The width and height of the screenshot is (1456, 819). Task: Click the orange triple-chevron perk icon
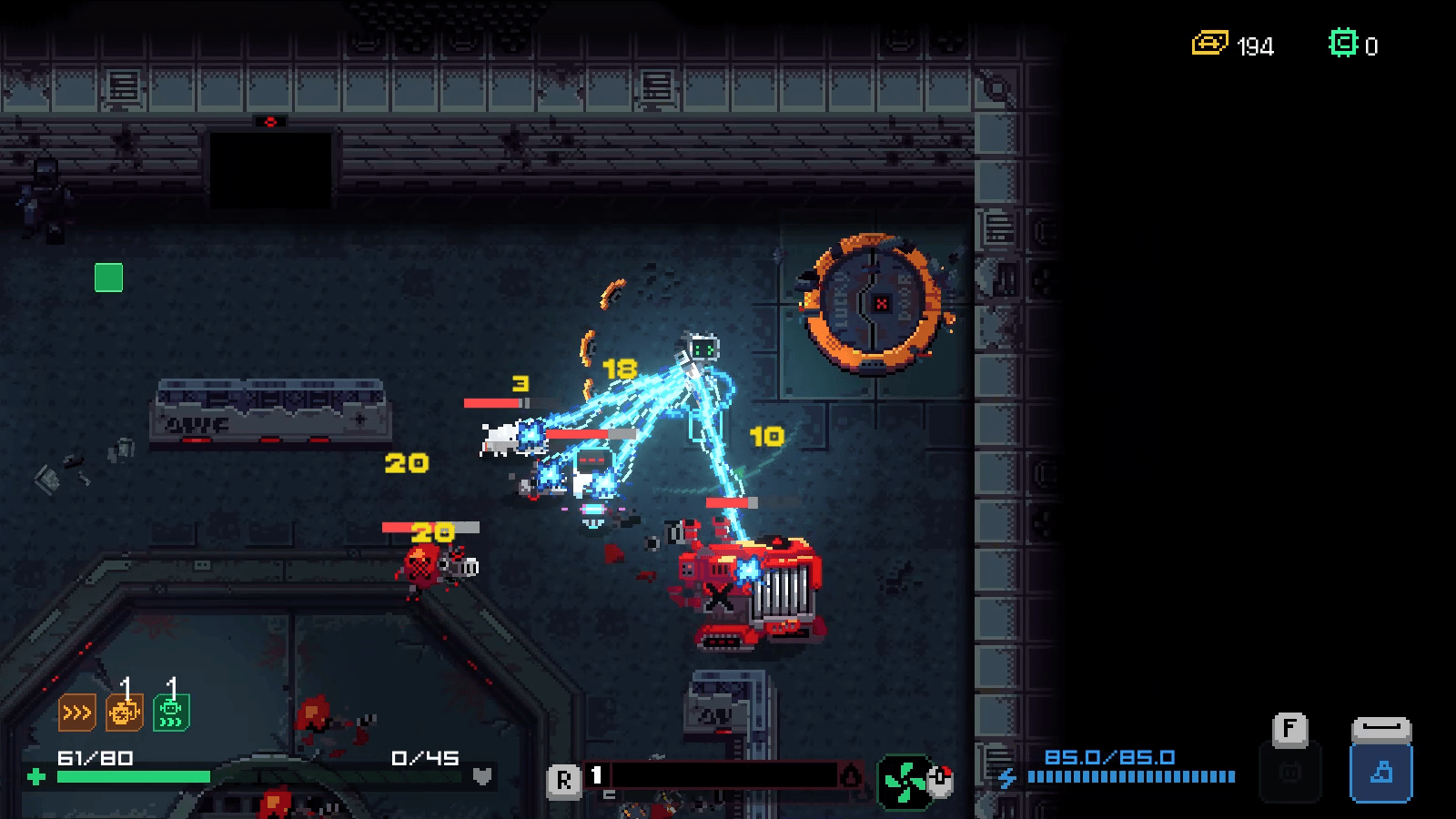click(76, 713)
